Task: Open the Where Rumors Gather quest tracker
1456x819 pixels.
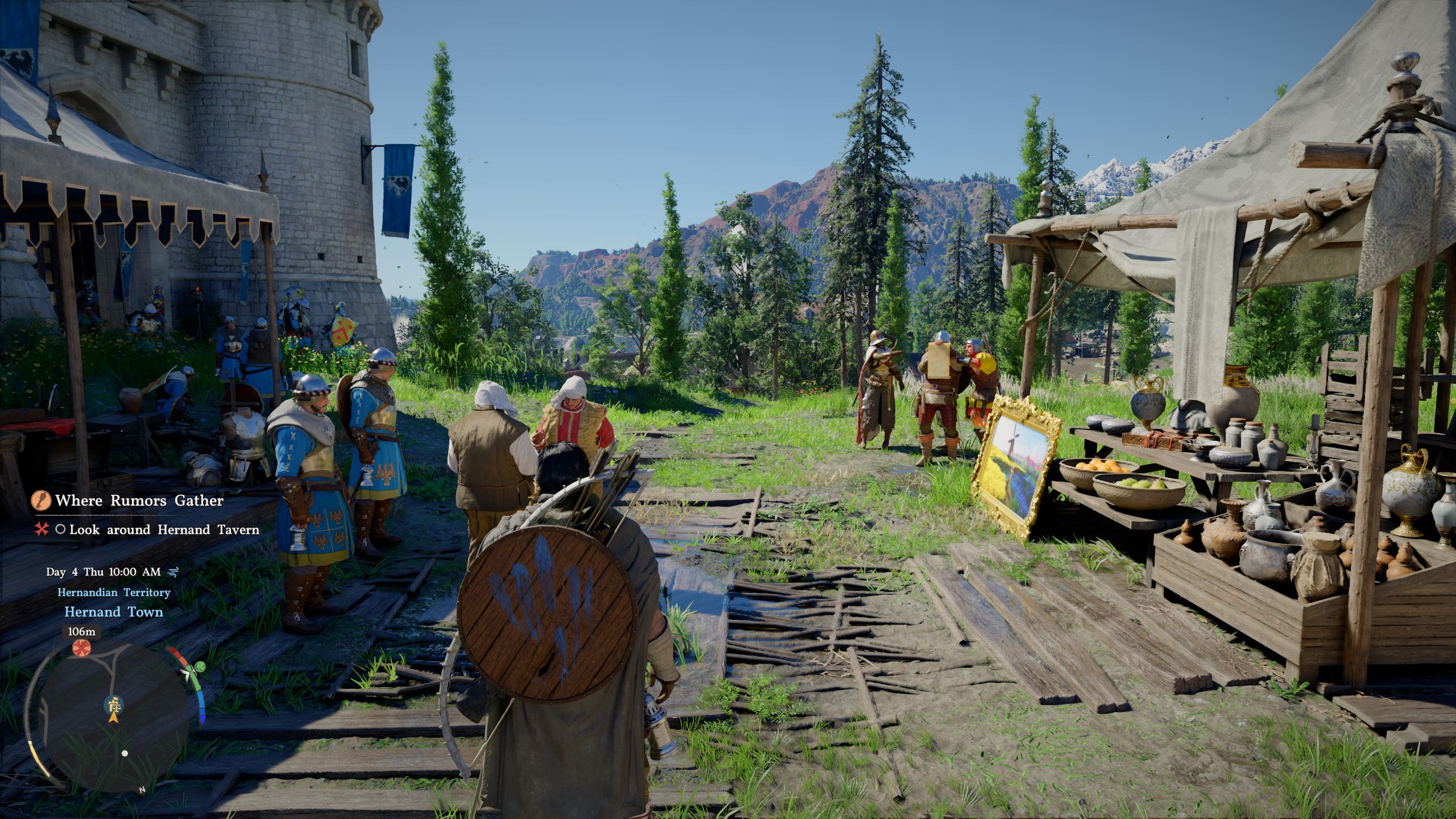Action: coord(139,500)
